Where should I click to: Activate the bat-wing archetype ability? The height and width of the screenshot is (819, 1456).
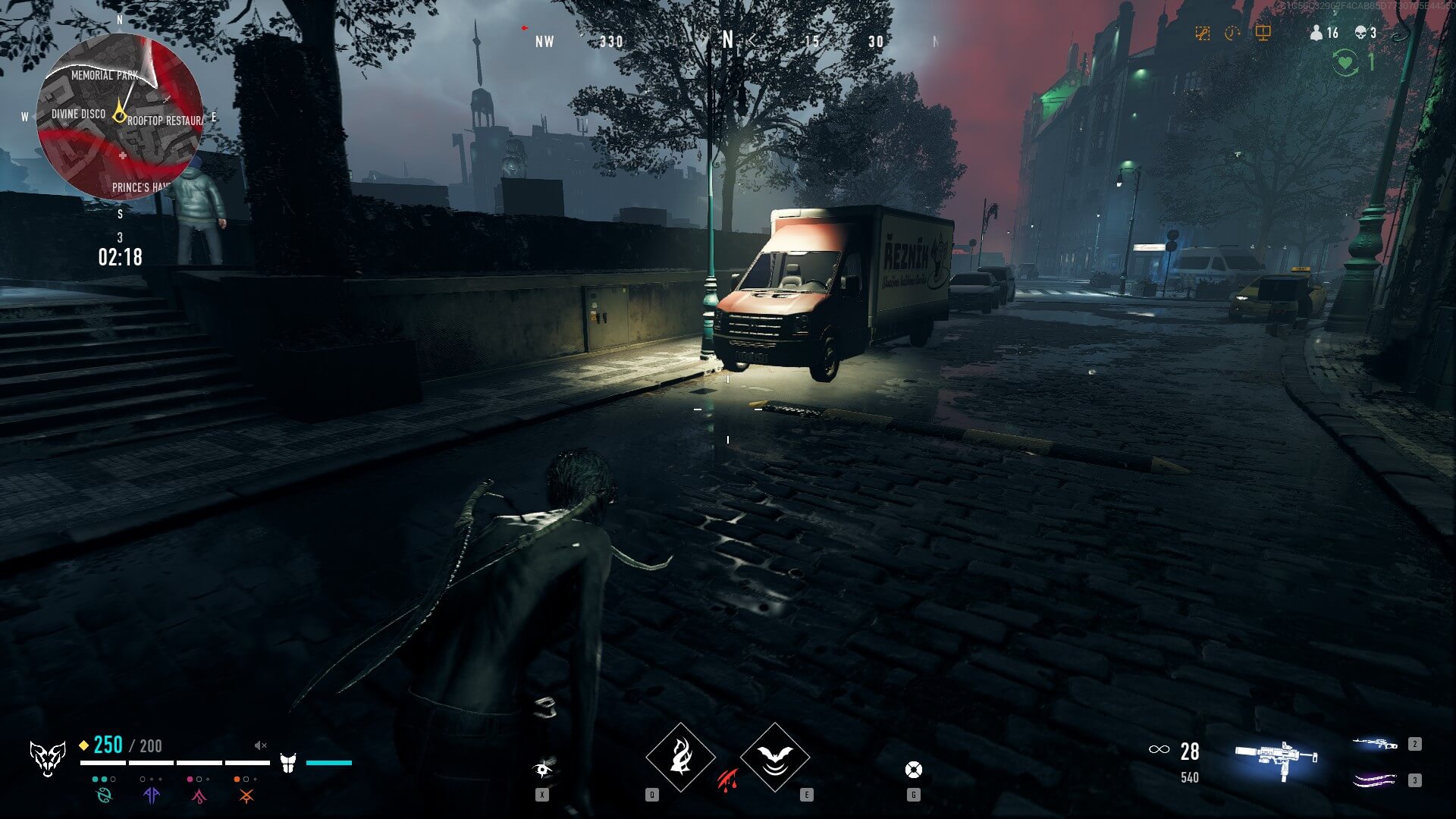click(x=774, y=757)
